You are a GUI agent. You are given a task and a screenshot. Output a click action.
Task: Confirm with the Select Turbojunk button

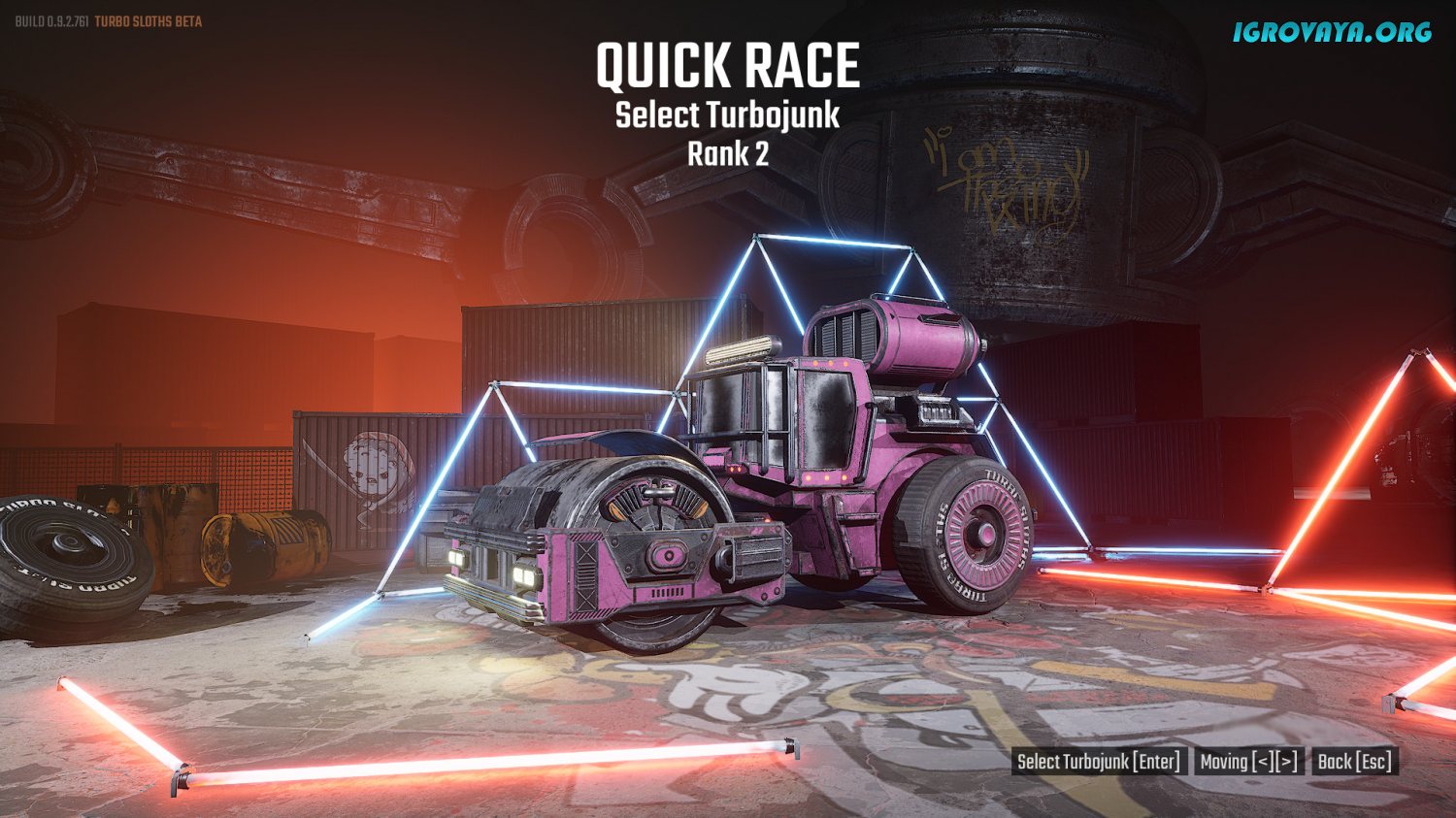pos(1099,762)
